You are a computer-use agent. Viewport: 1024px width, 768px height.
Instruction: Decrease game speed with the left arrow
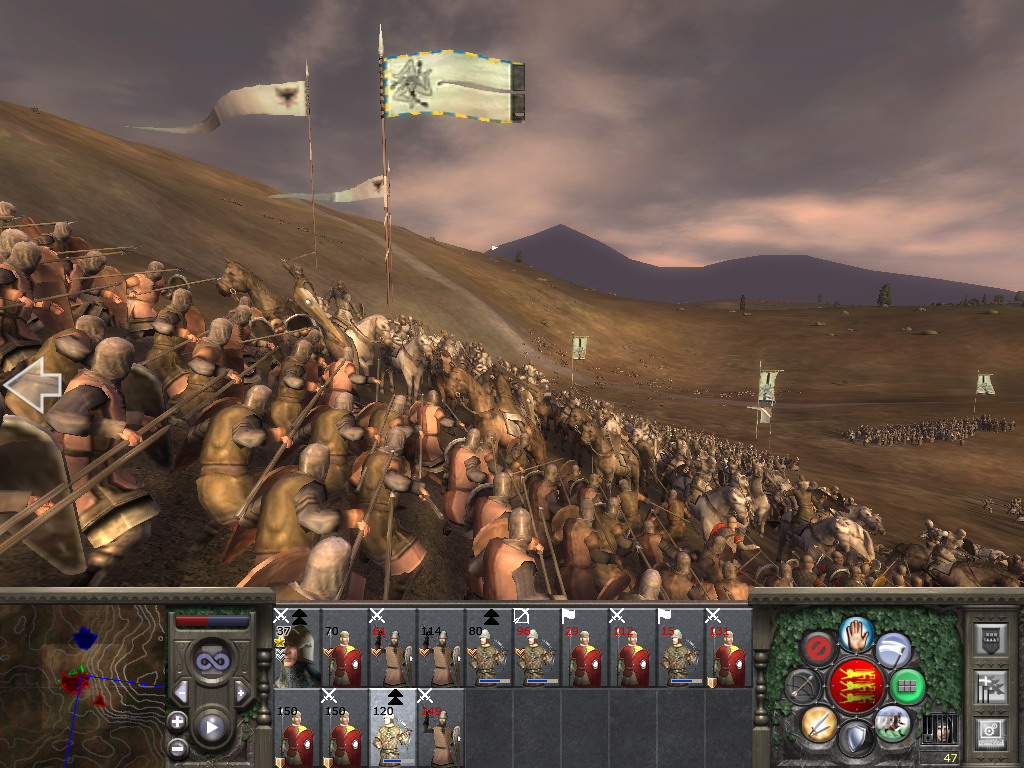[182, 692]
